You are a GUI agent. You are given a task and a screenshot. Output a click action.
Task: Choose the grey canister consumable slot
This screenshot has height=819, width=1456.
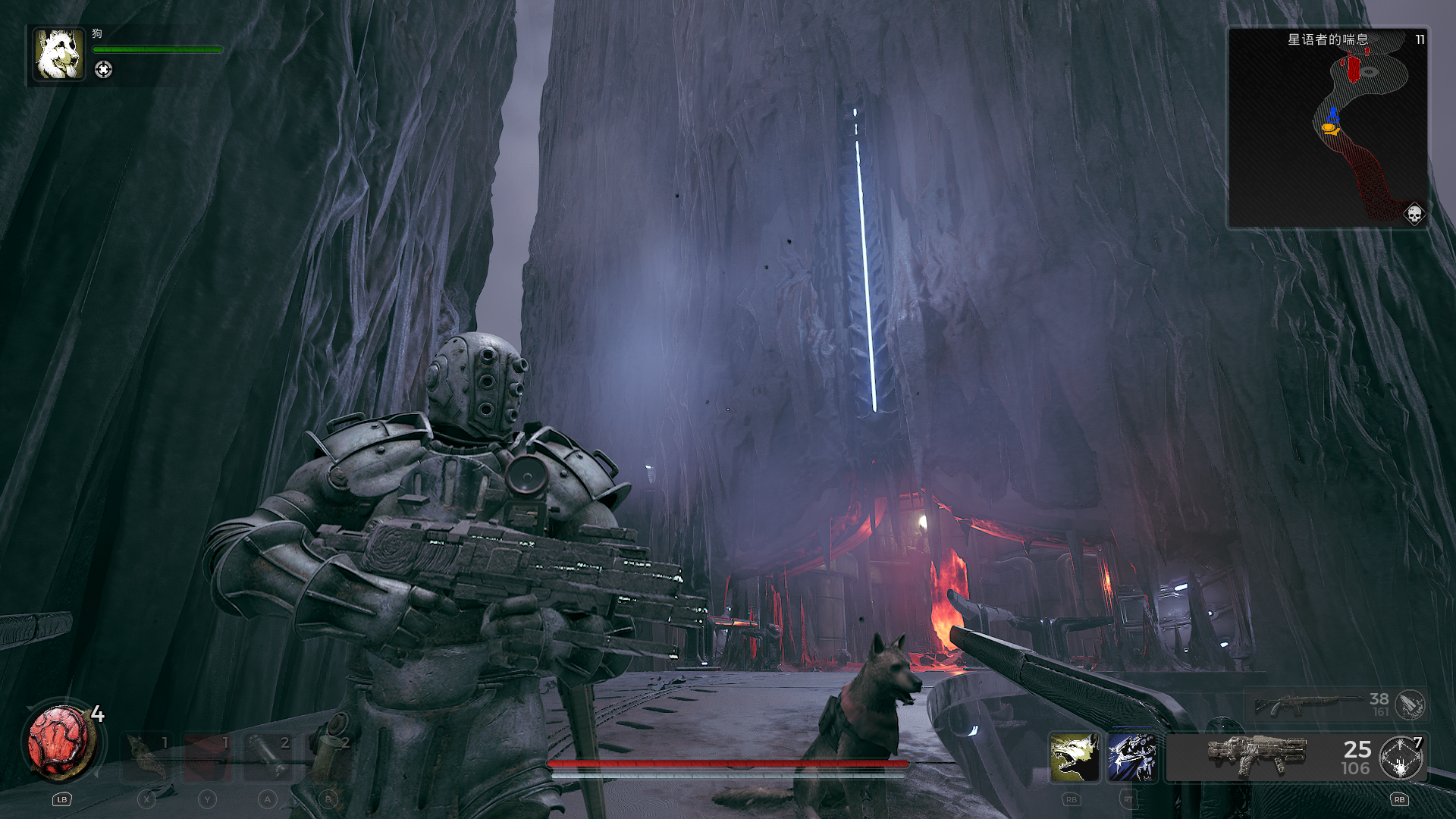tap(268, 758)
